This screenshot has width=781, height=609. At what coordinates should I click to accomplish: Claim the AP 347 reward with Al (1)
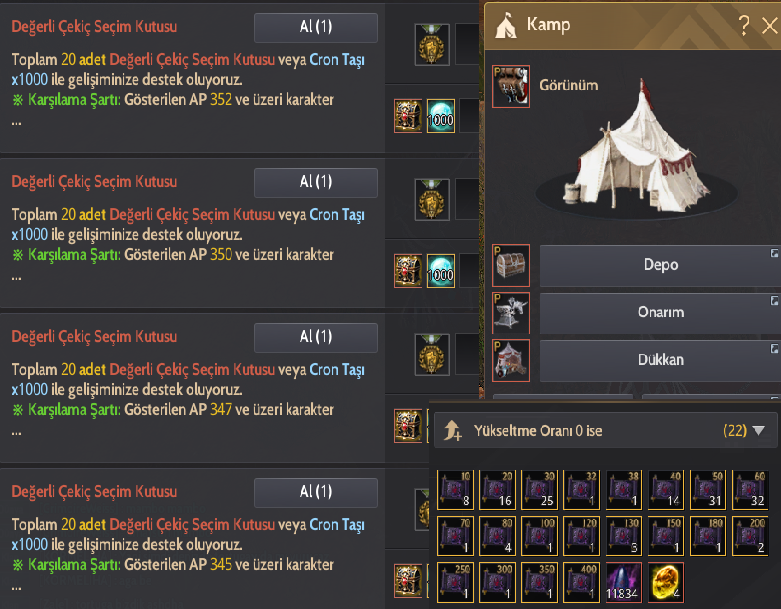(x=315, y=337)
